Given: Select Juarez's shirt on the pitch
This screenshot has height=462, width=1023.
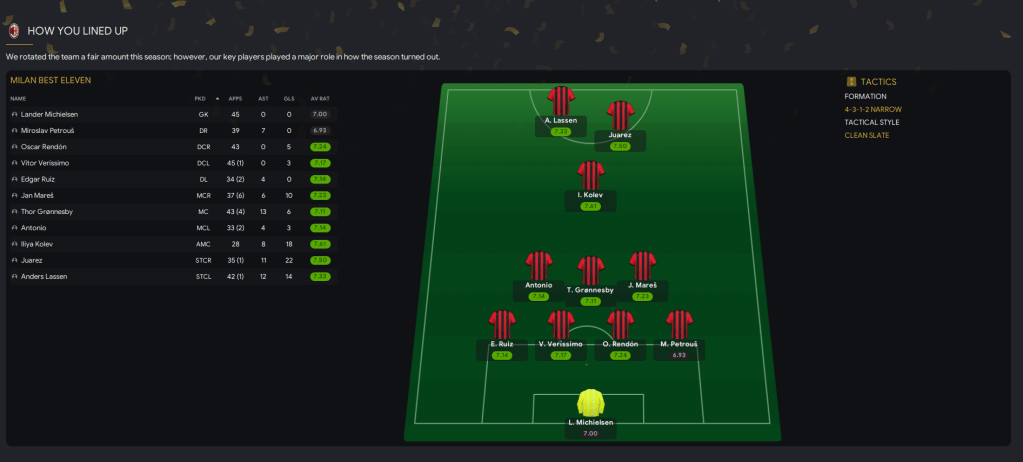Looking at the screenshot, I should [621, 114].
